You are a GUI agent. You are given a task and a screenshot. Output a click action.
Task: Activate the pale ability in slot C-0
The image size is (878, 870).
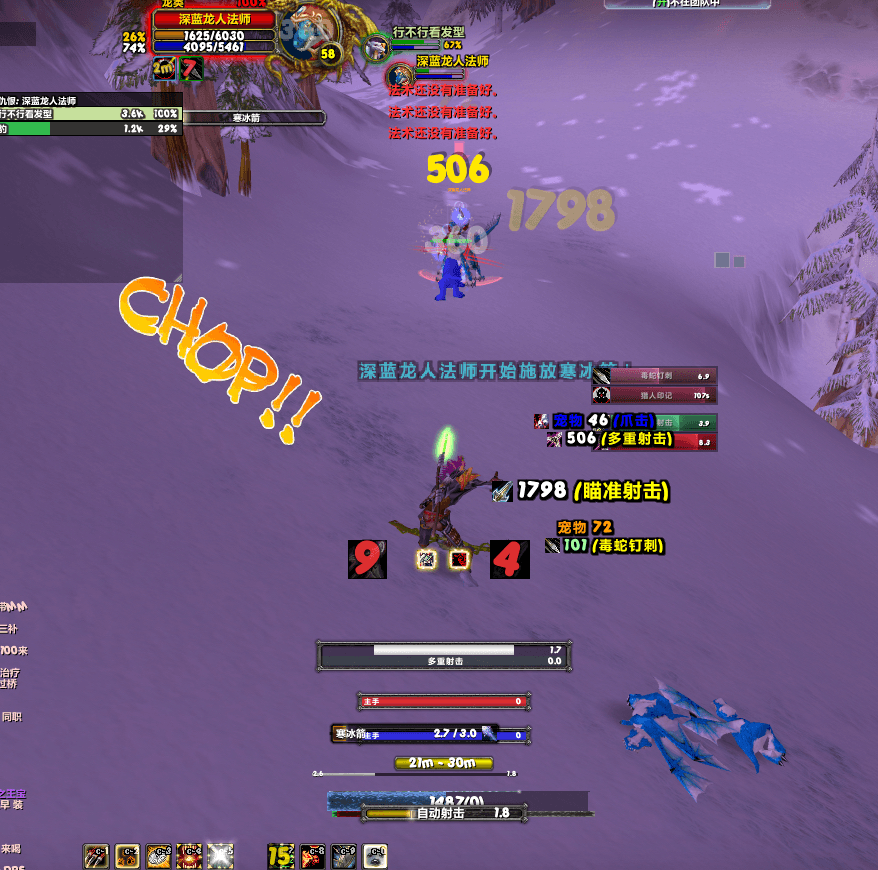point(375,856)
